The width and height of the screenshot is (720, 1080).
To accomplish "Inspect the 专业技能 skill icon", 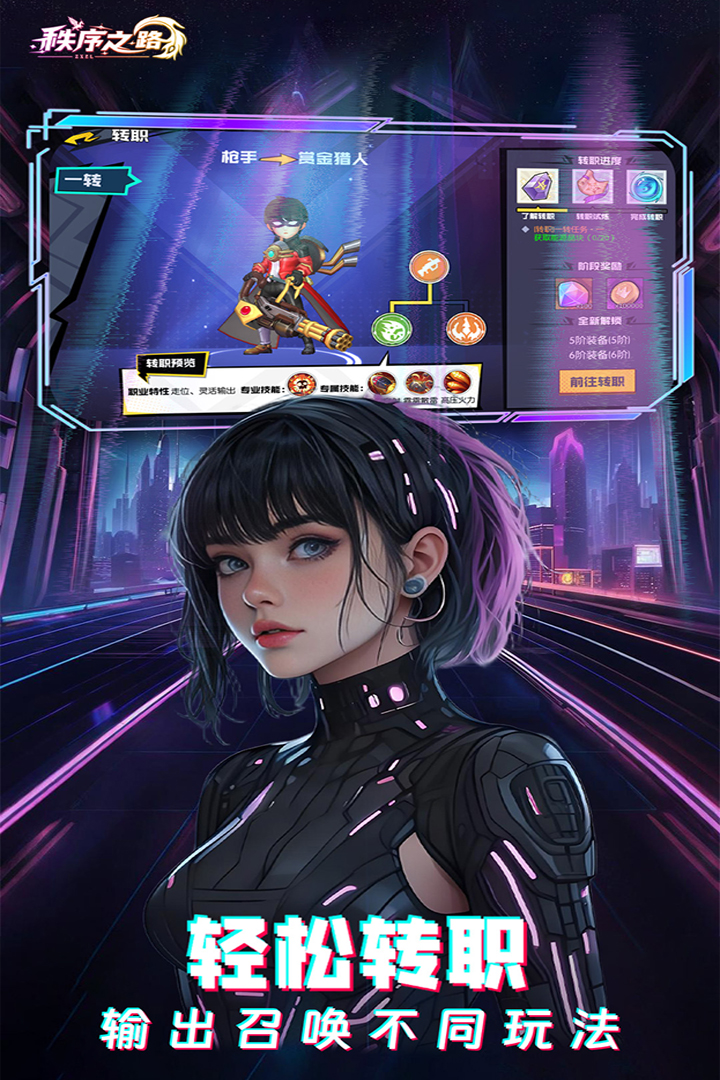I will [301, 383].
